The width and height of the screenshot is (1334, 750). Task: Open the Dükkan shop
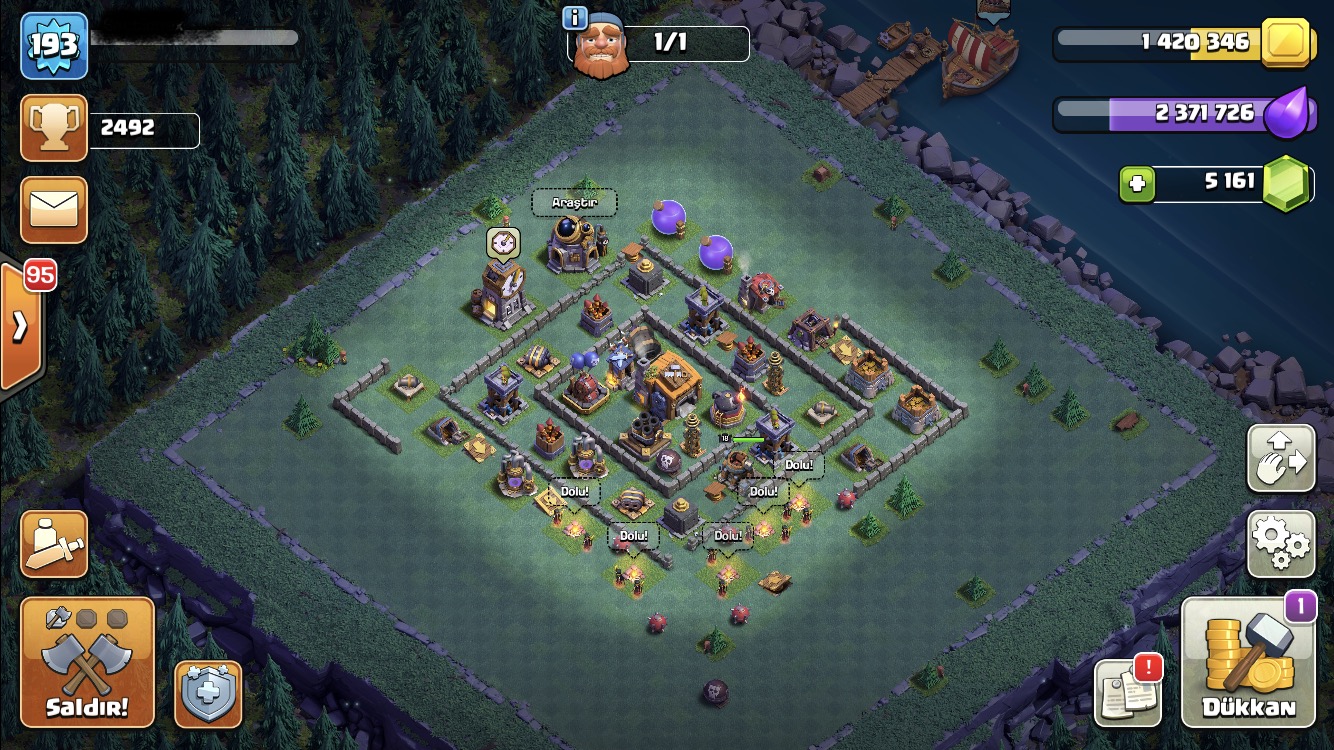click(x=1247, y=663)
